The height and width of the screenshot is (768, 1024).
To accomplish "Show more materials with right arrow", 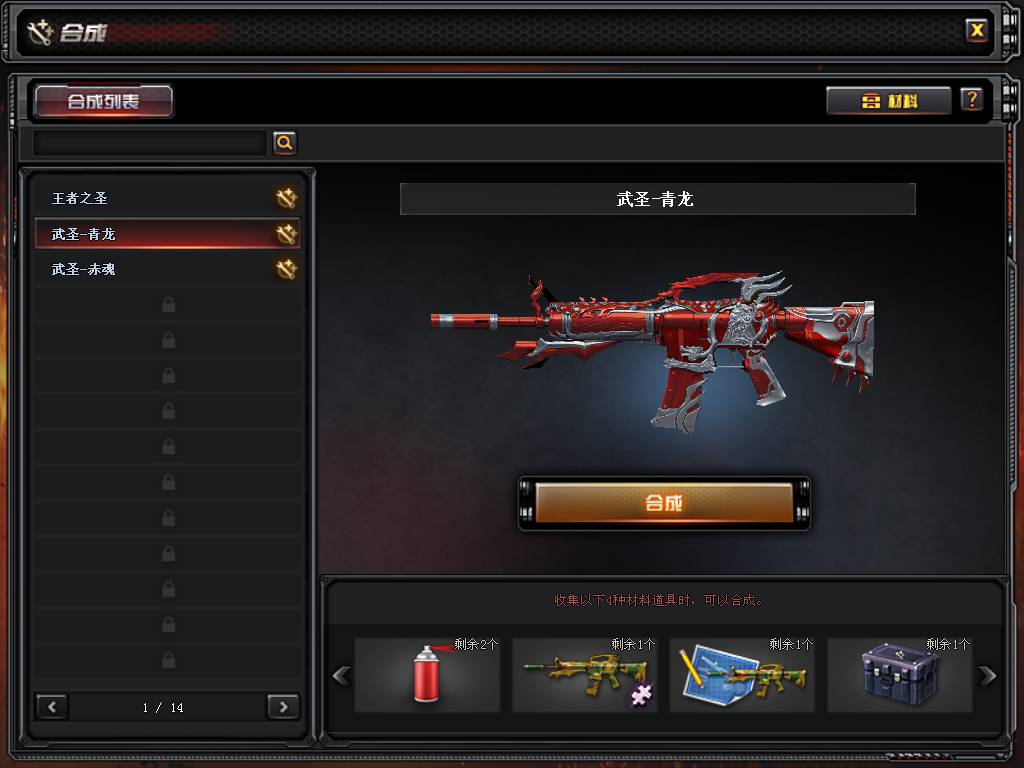I will [x=988, y=676].
